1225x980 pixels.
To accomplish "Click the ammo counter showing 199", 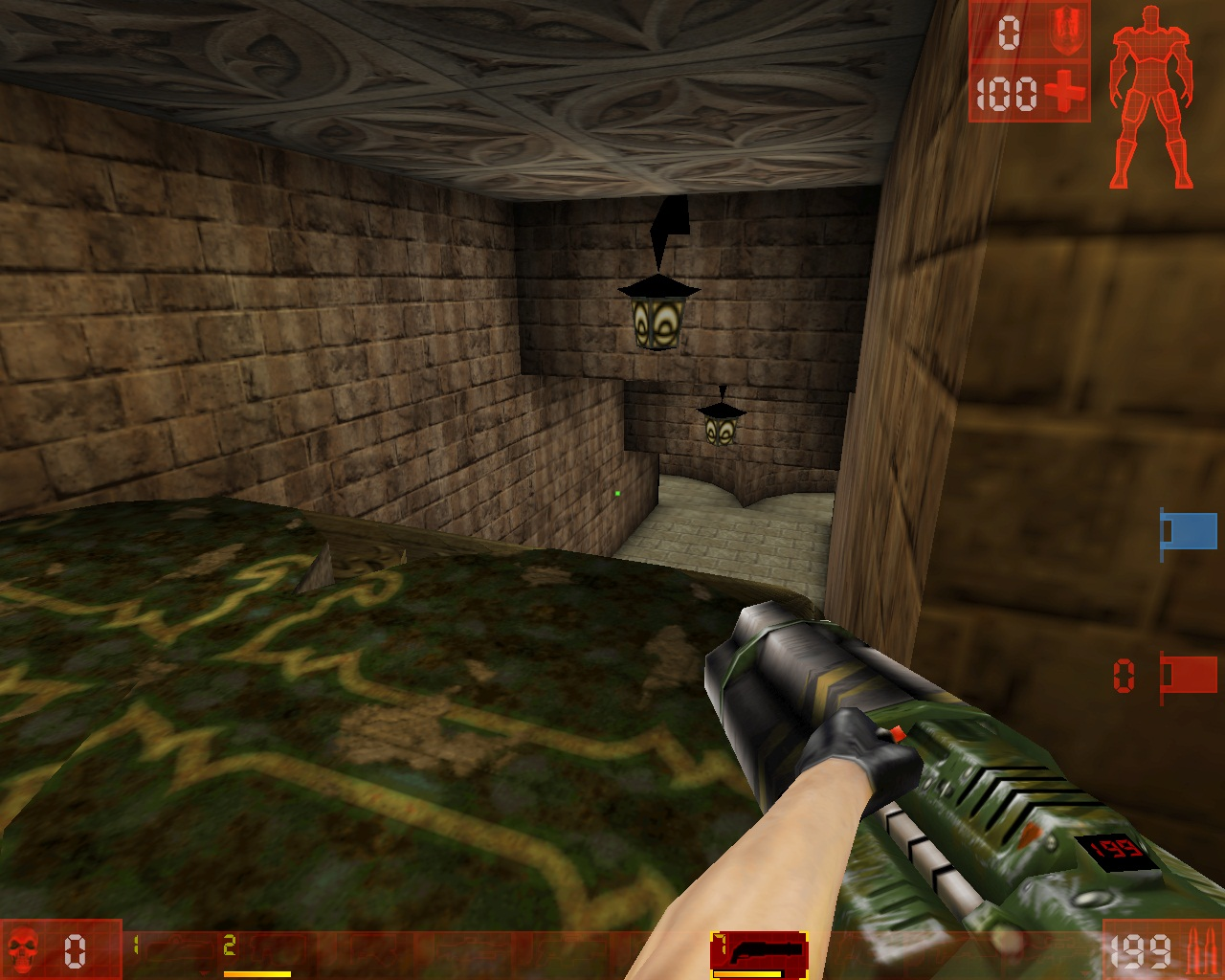I will pos(1142,952).
